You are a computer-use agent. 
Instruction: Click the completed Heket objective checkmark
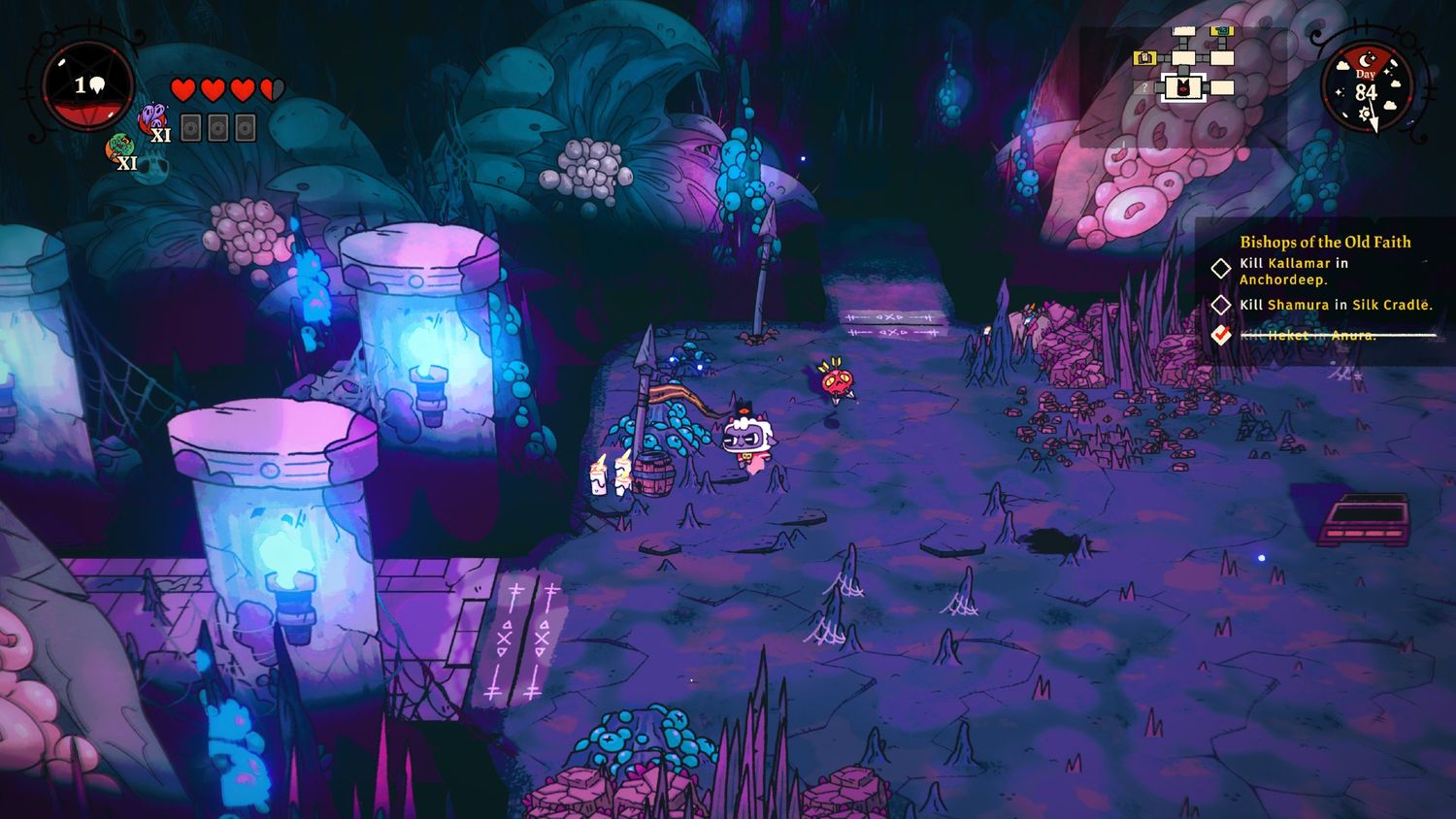point(1221,335)
